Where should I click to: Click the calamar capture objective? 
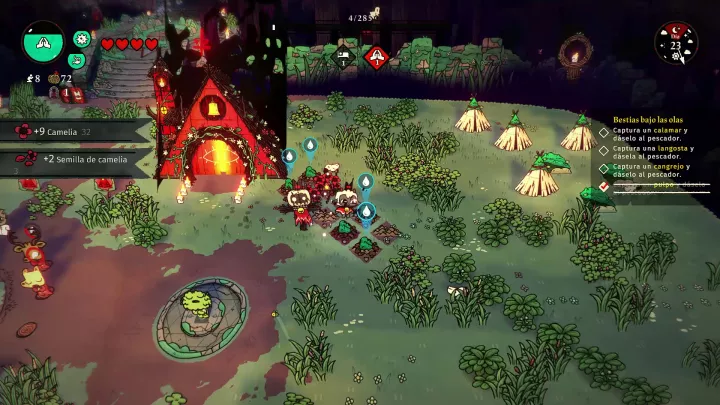tap(653, 134)
